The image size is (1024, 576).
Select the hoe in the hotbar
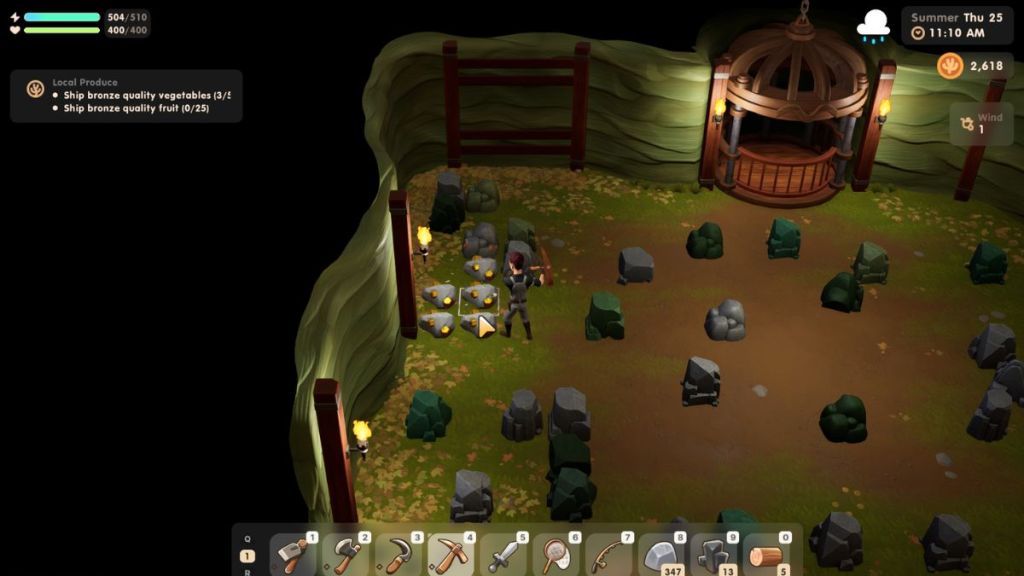tap(294, 554)
